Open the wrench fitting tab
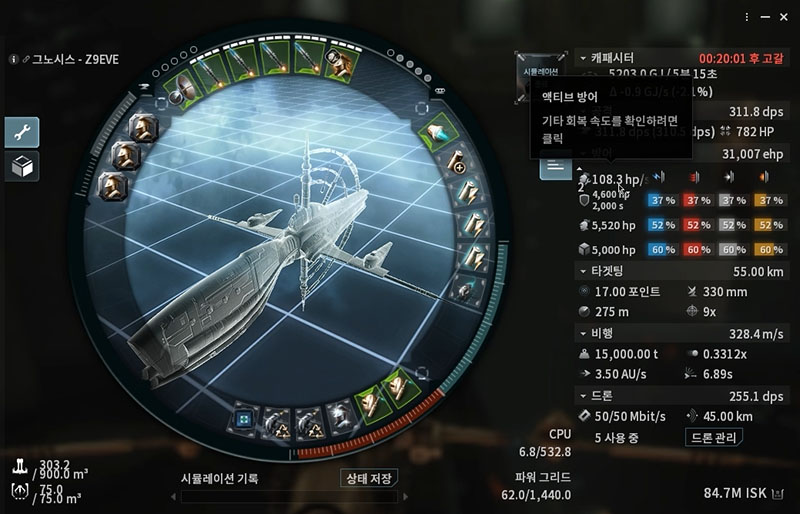This screenshot has height=514, width=800. tap(21, 132)
